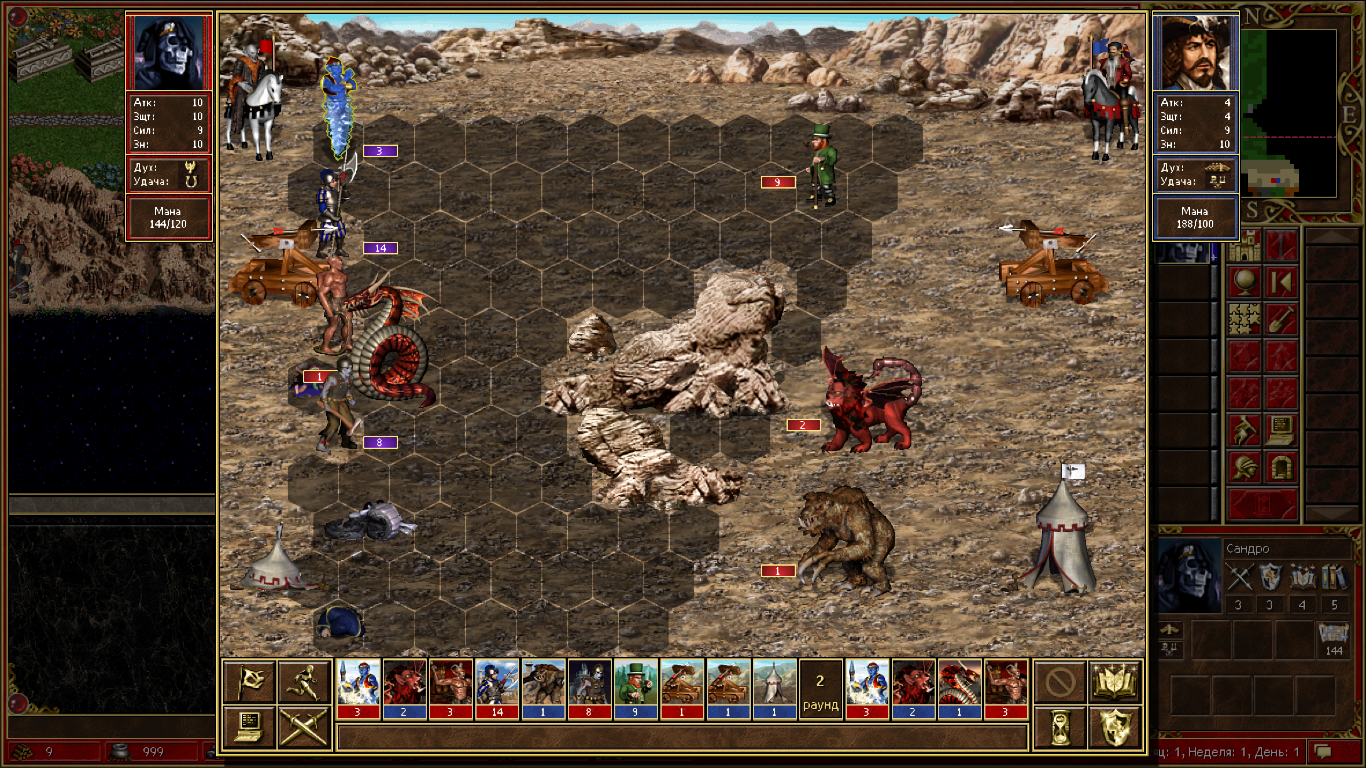Click the enemy pirate hero portrait
The image size is (1366, 768).
[1196, 52]
